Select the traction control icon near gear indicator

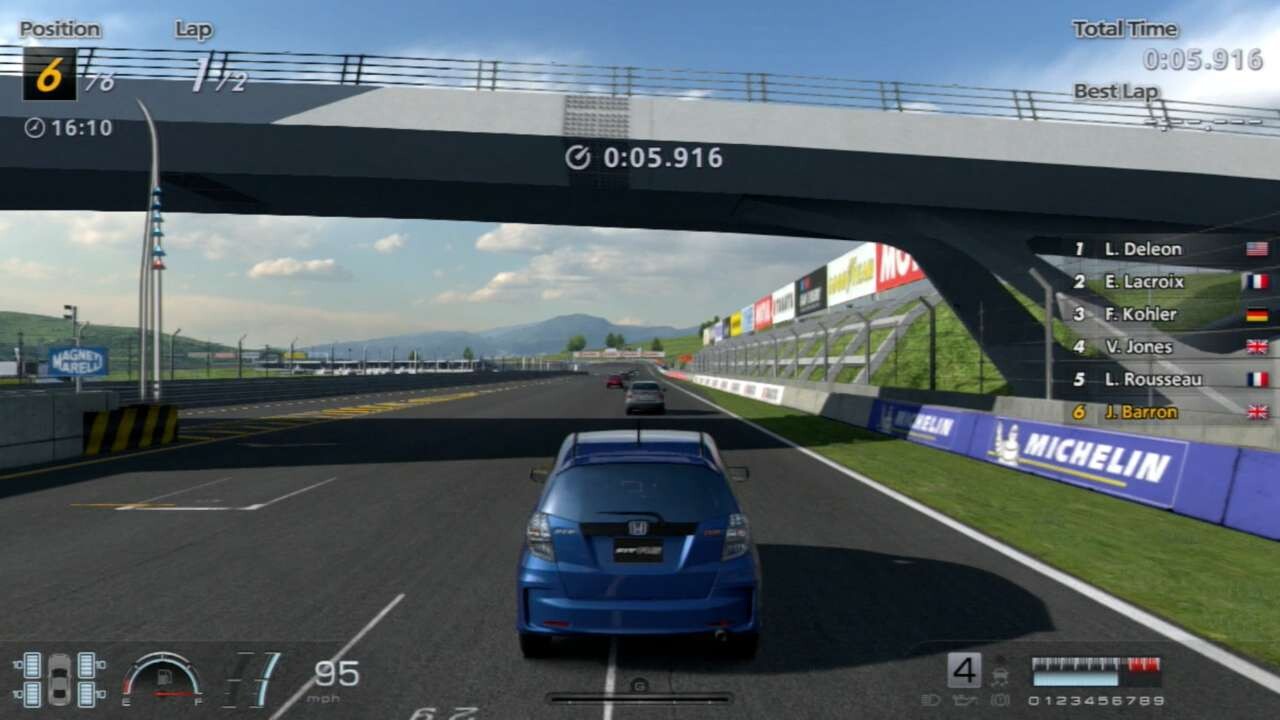coord(1000,676)
